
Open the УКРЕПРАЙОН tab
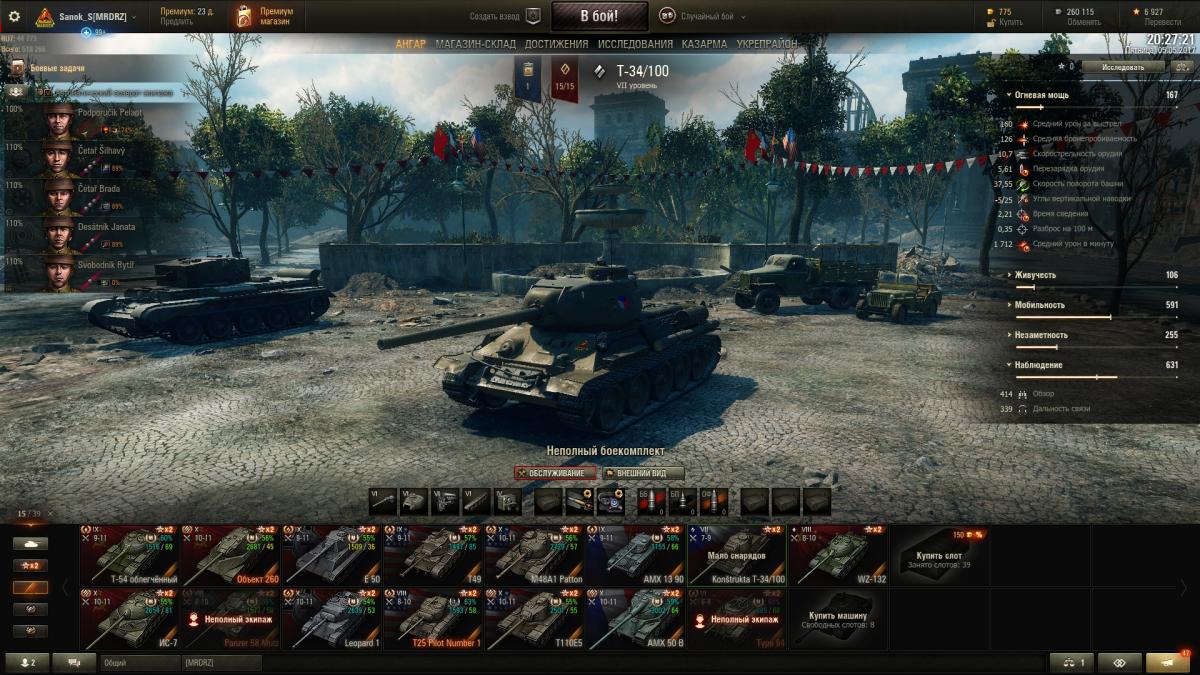tap(767, 45)
